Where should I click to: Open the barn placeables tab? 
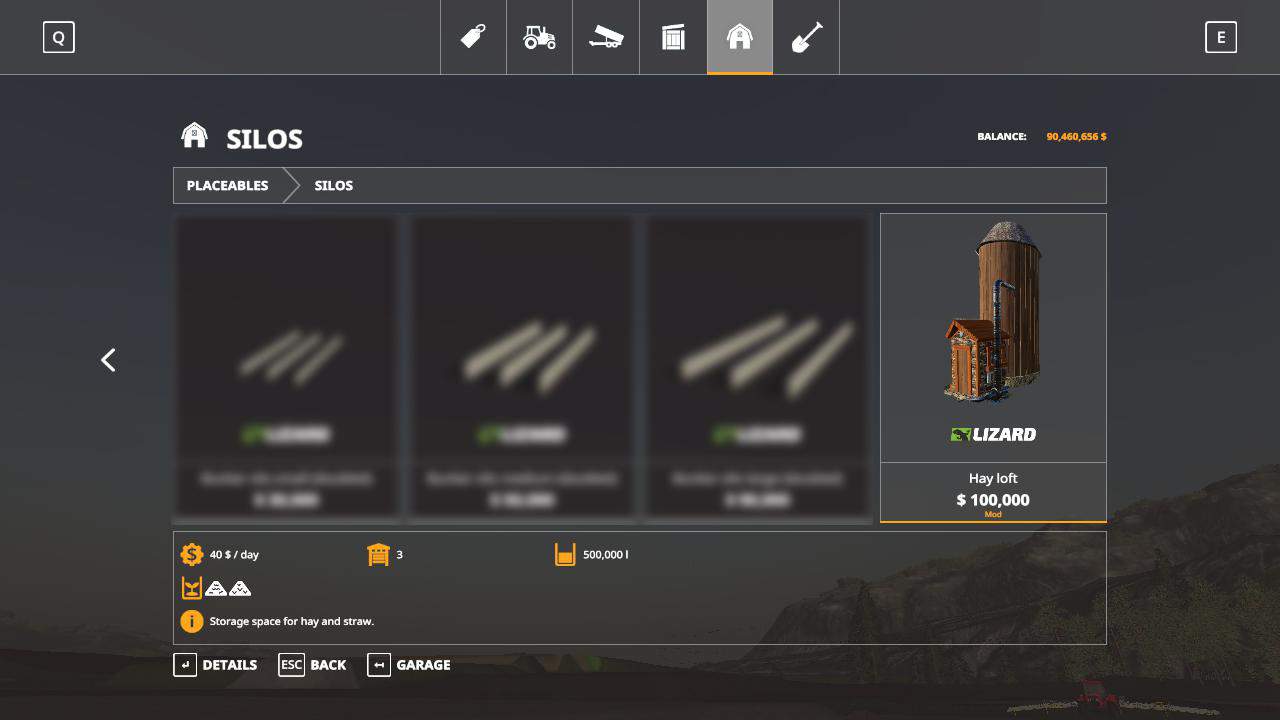click(x=739, y=37)
